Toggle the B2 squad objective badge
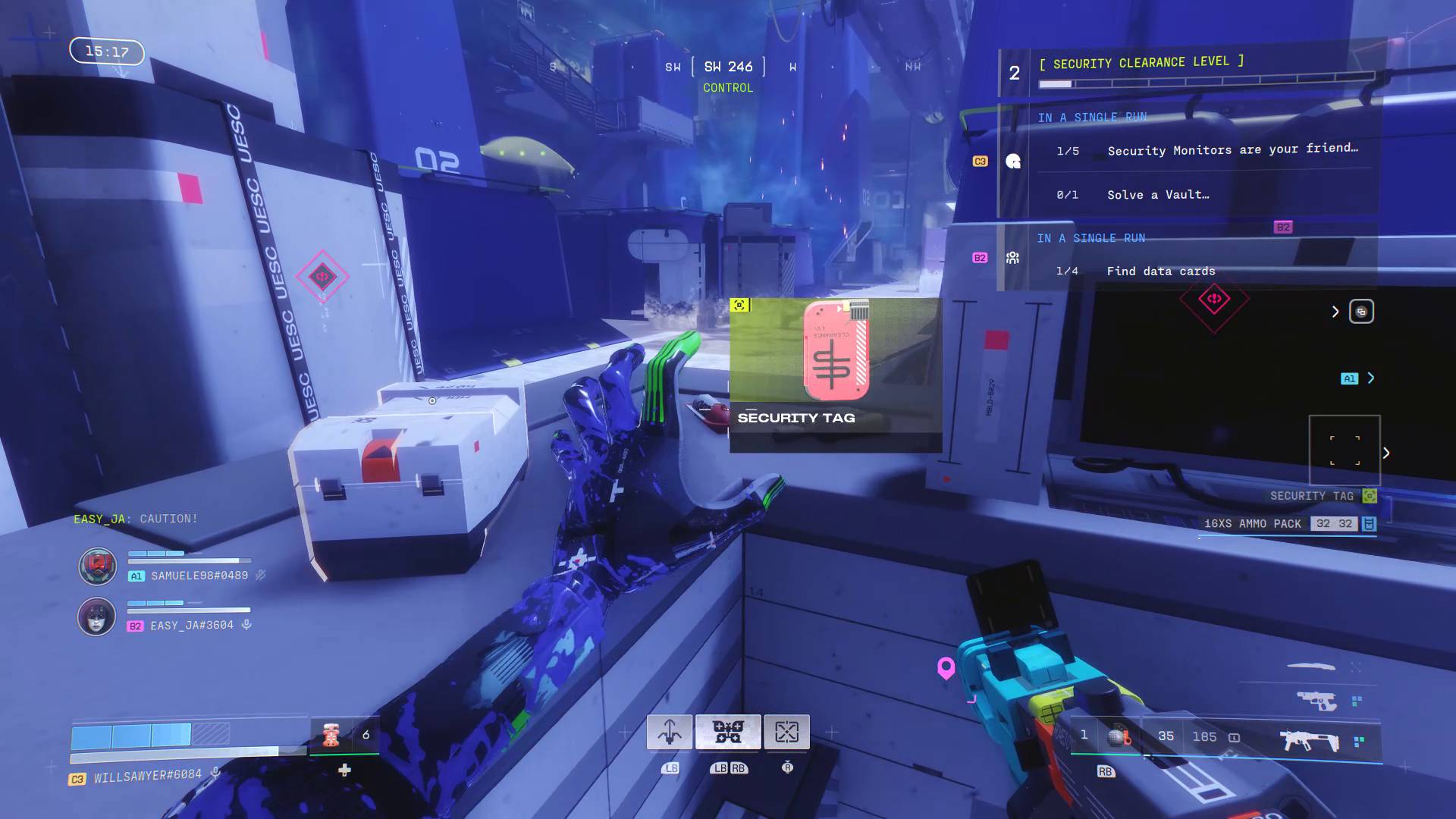This screenshot has height=819, width=1456. click(x=979, y=257)
